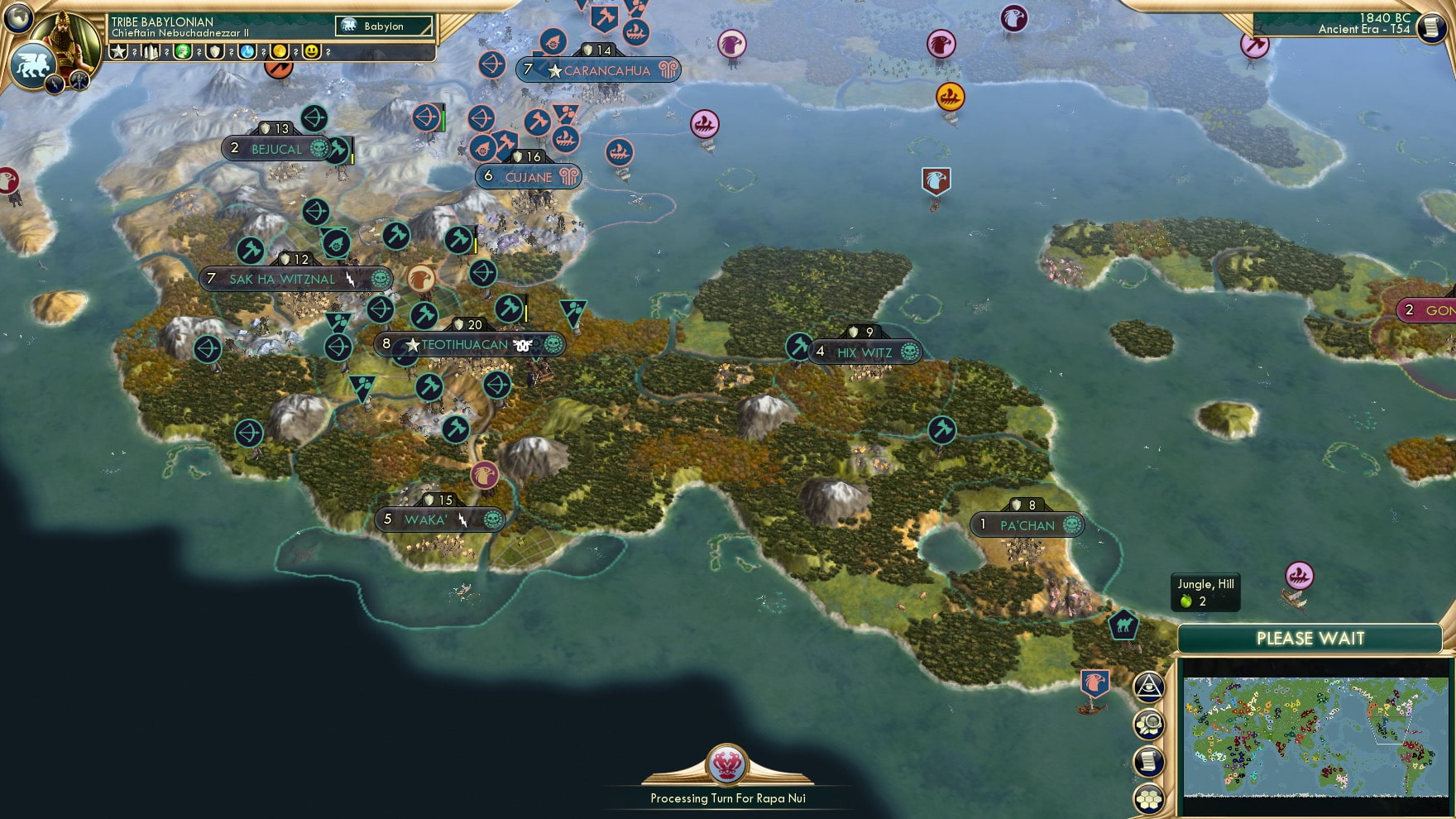Viewport: 1456px width, 819px height.
Task: Click the globe icon above the leader portrait
Action: (x=18, y=17)
